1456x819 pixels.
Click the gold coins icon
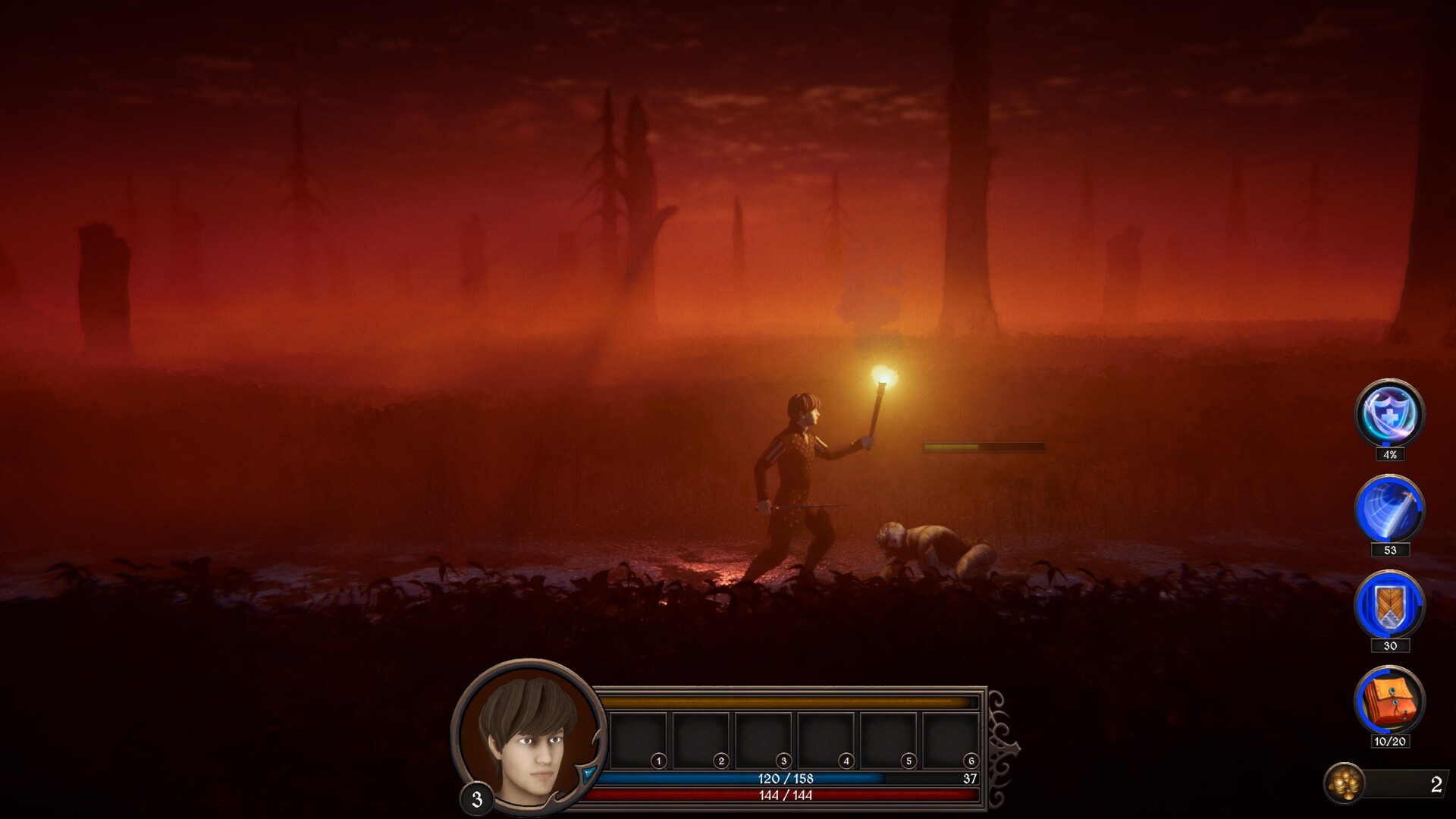click(1345, 783)
